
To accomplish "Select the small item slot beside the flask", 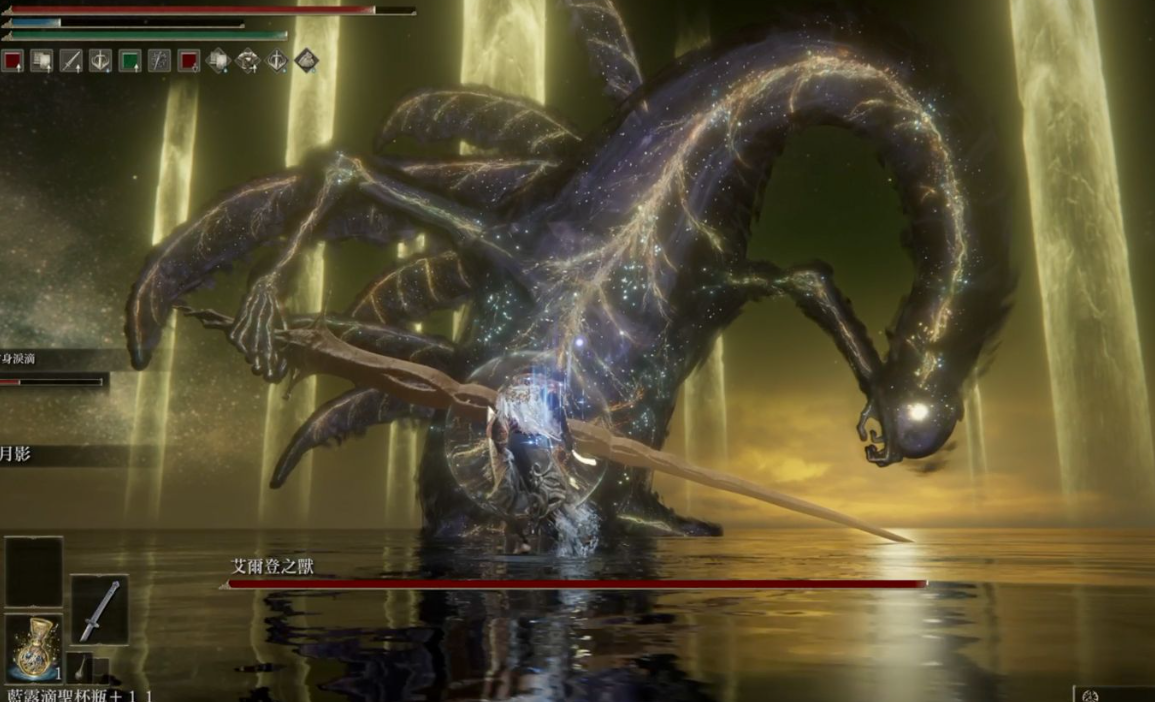I will (x=82, y=667).
